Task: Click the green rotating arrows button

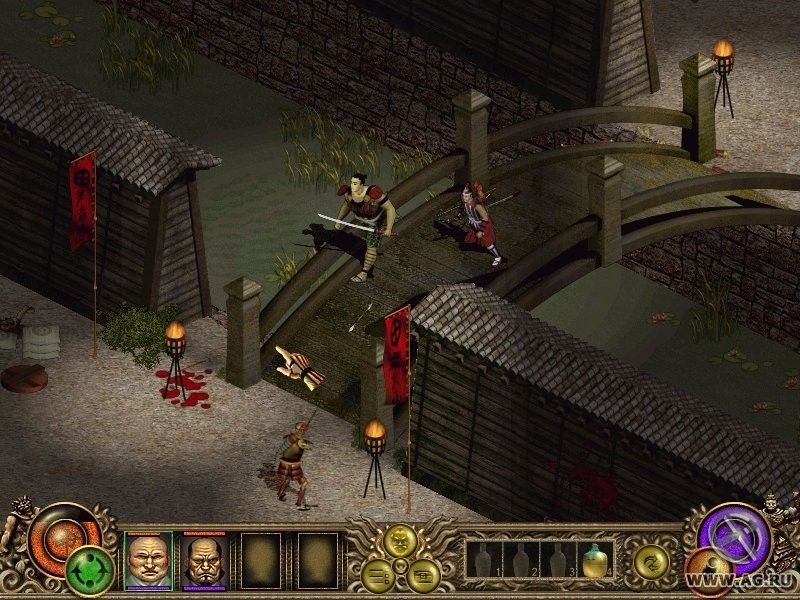Action: pos(89,571)
